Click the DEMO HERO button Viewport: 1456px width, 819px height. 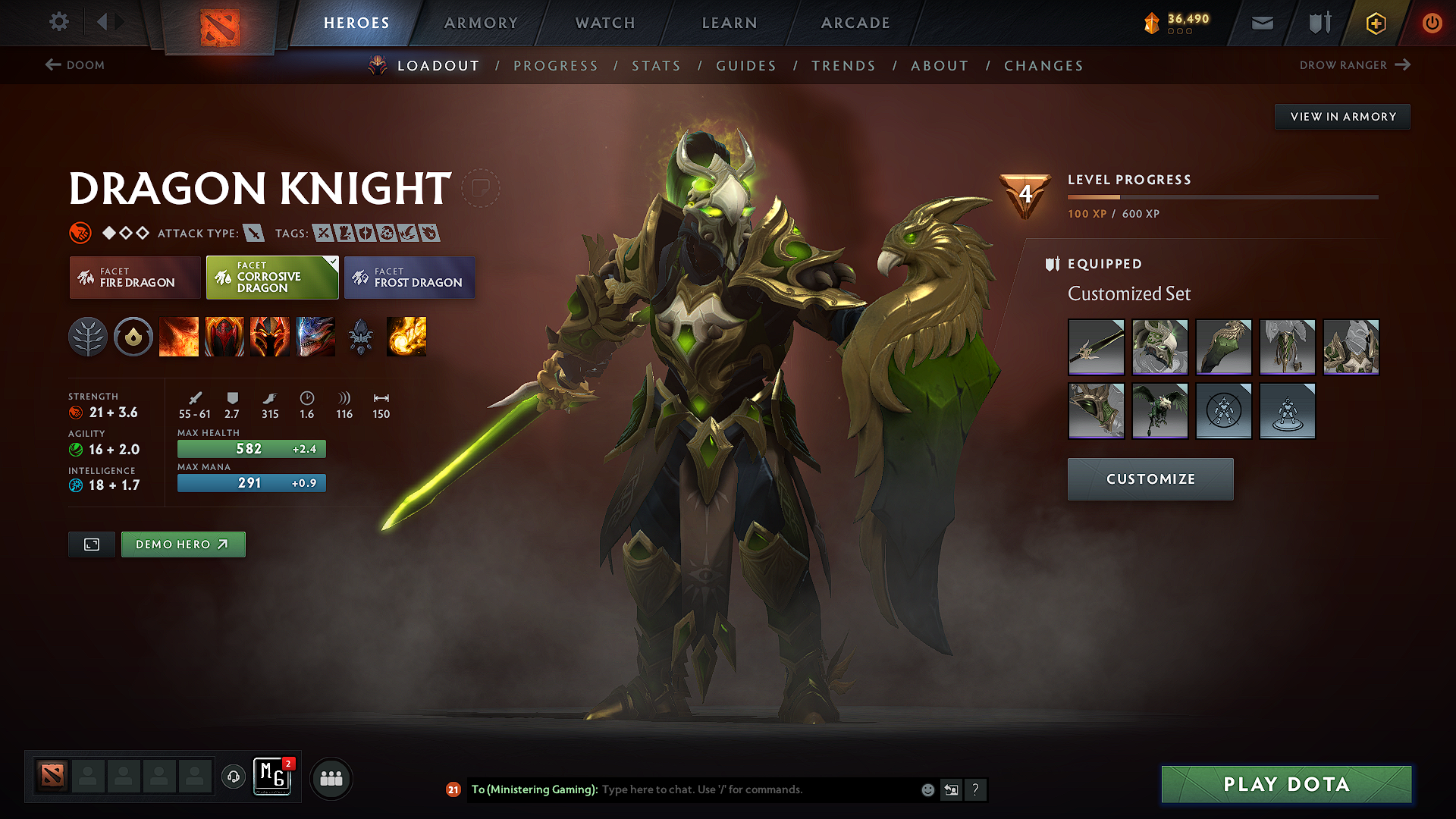coord(183,544)
